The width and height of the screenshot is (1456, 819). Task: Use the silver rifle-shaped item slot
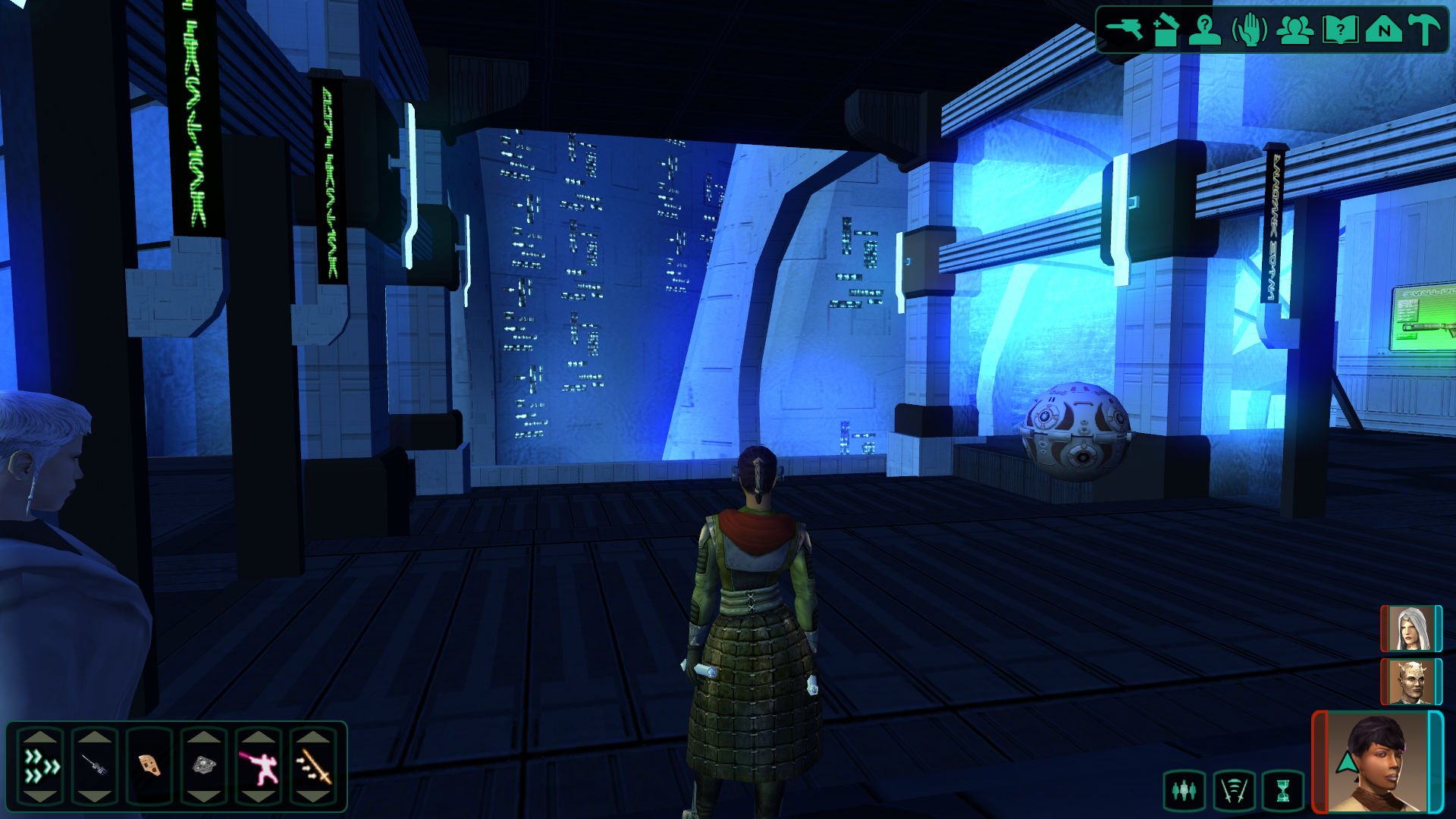[95, 766]
